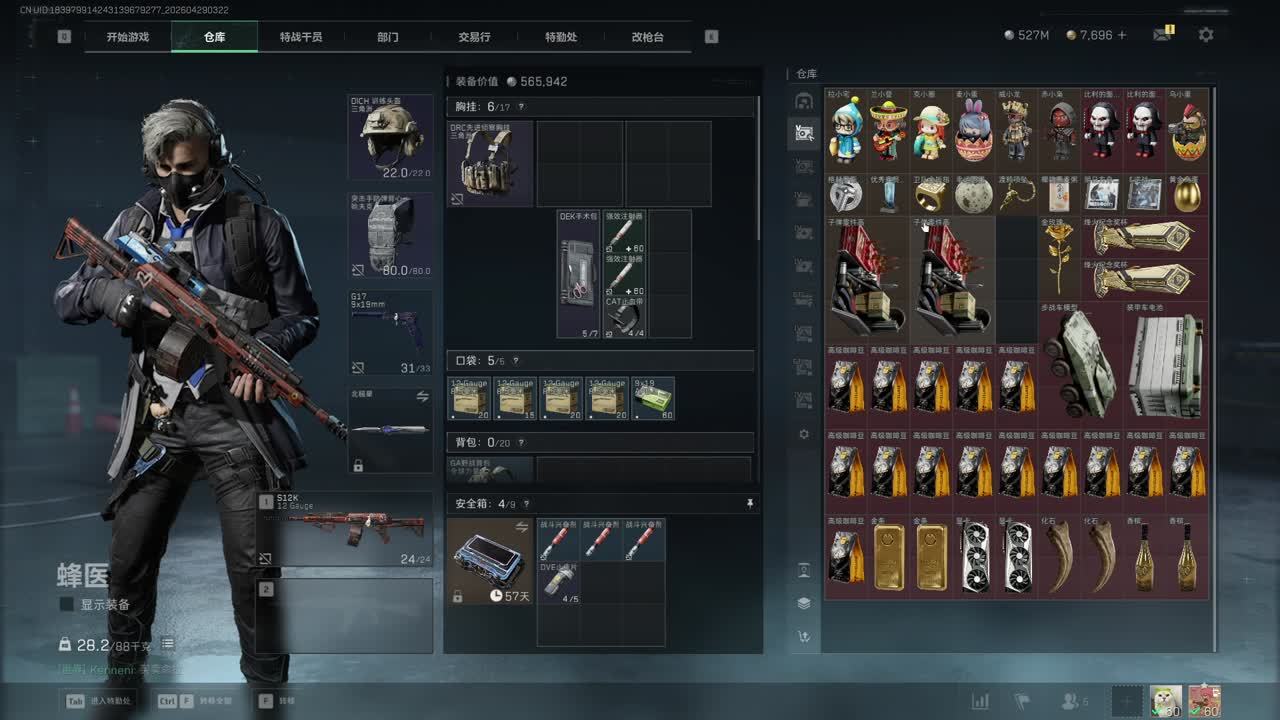
Task: Go to the 部门 tab
Action: pos(388,37)
